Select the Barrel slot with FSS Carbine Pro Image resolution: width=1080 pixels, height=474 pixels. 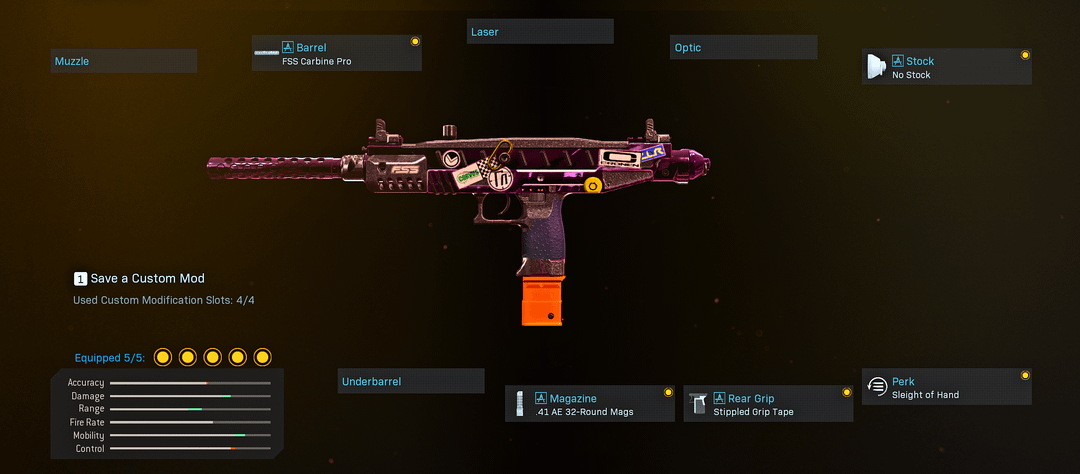coord(337,54)
